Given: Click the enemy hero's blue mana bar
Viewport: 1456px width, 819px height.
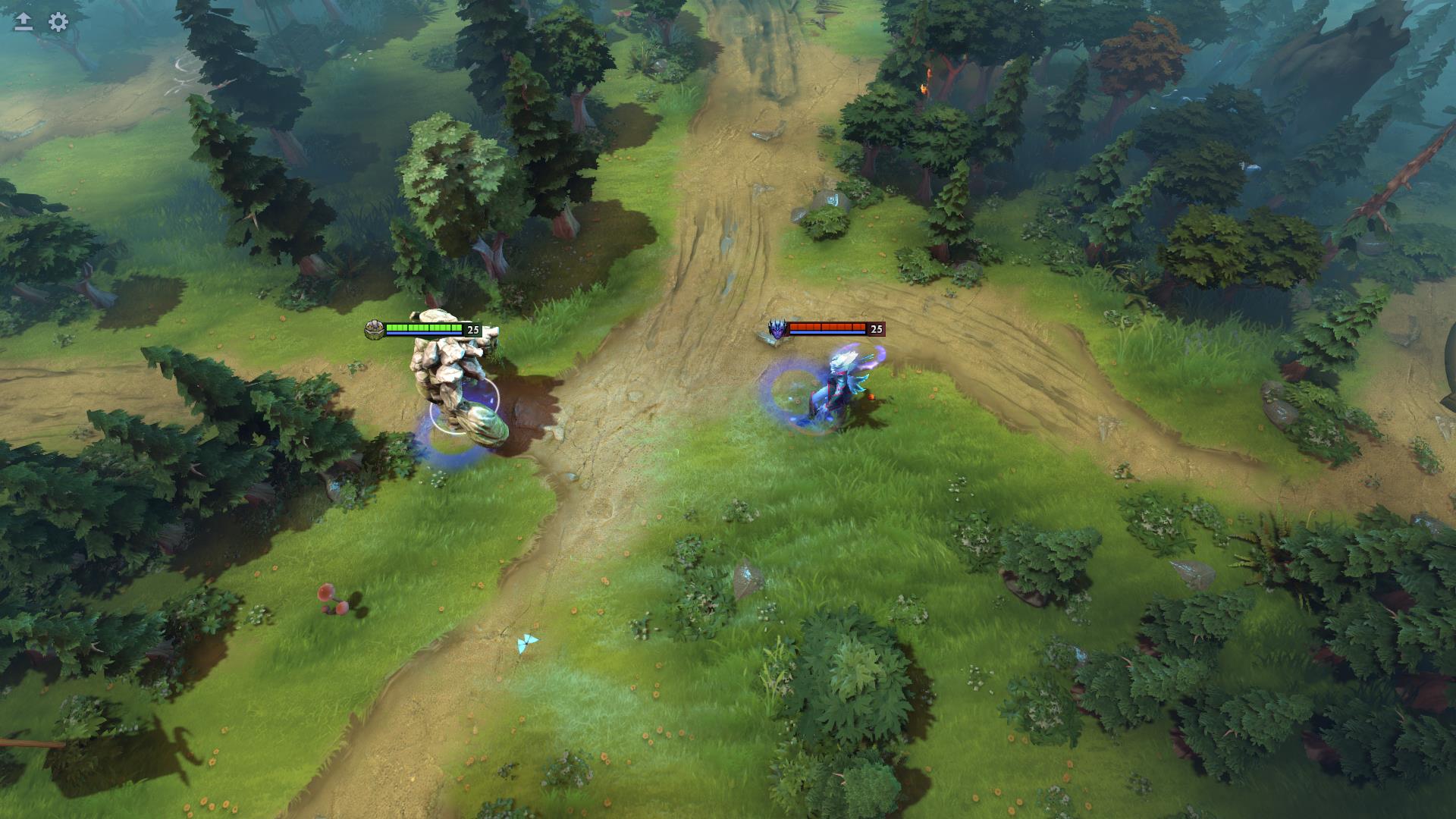Looking at the screenshot, I should 827,334.
